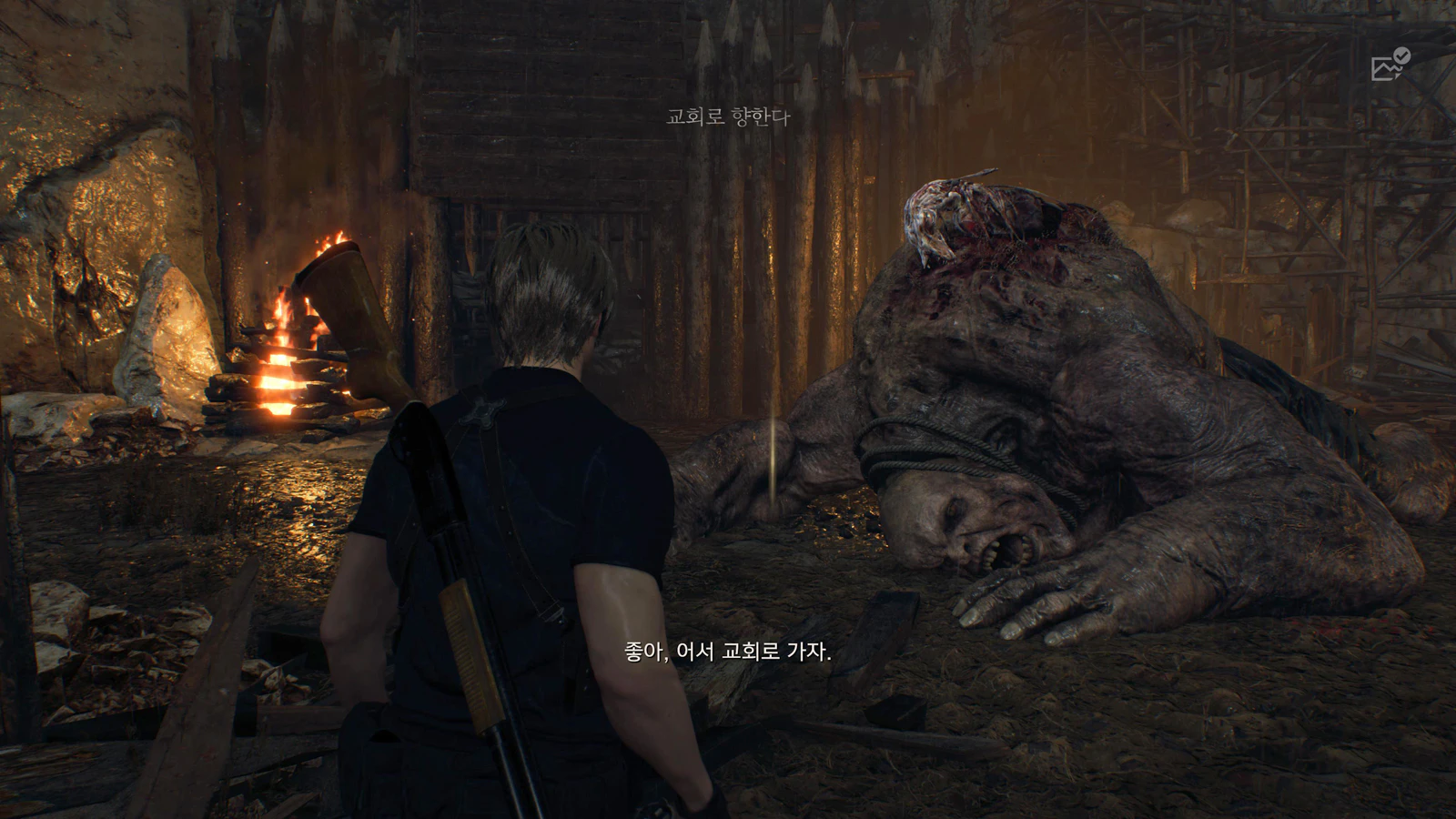The image size is (1456, 819).
Task: Select the objective text "교회로 향한다"
Action: 728,117
